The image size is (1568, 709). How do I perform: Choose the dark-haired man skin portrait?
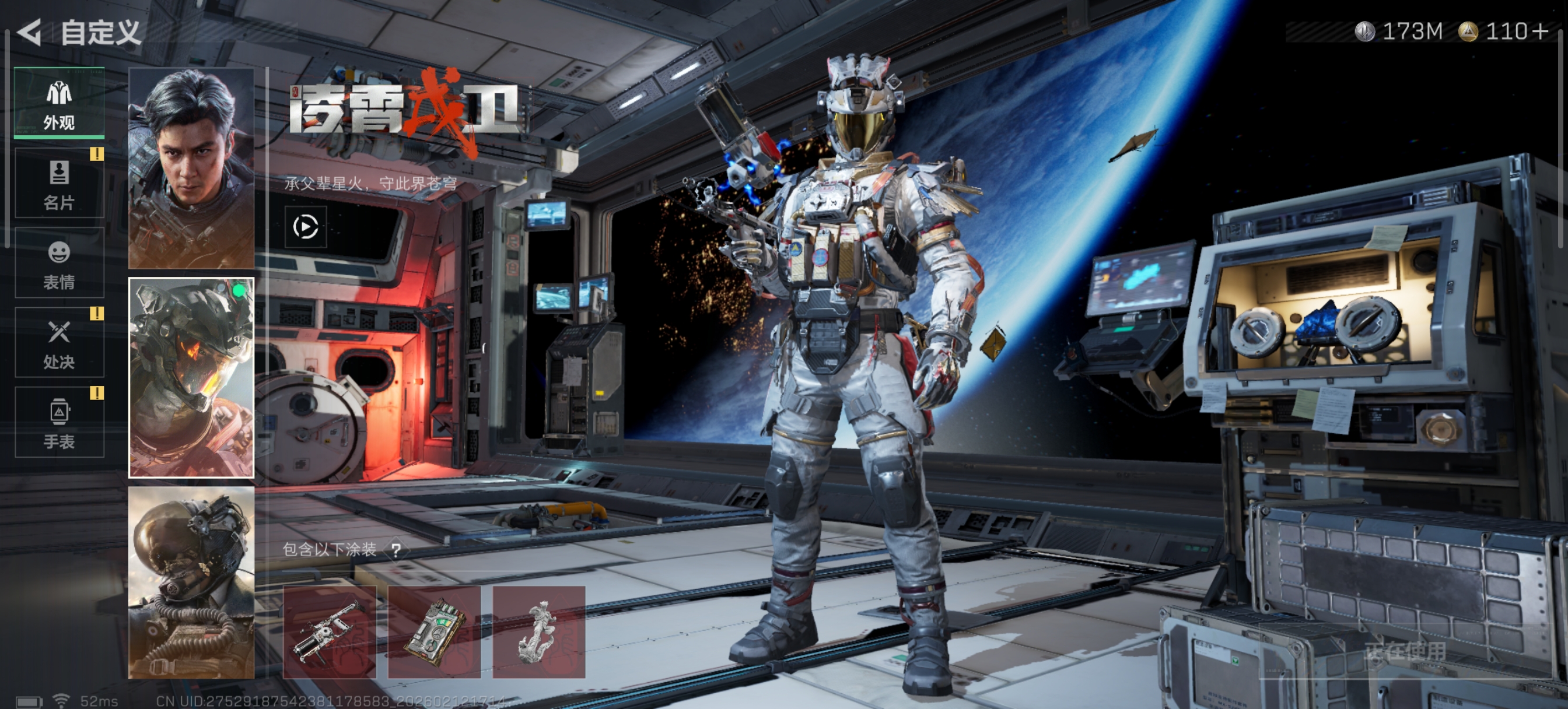coord(191,168)
